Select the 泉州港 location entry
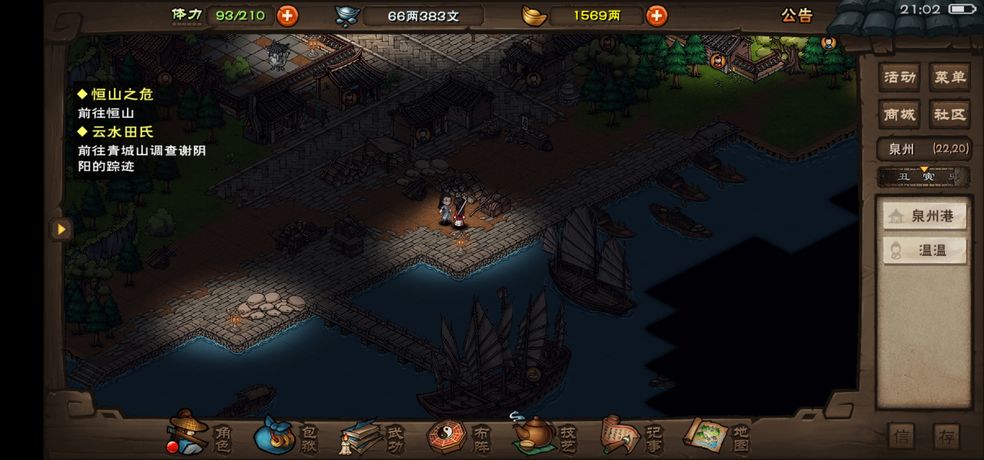The image size is (984, 460). tap(924, 216)
